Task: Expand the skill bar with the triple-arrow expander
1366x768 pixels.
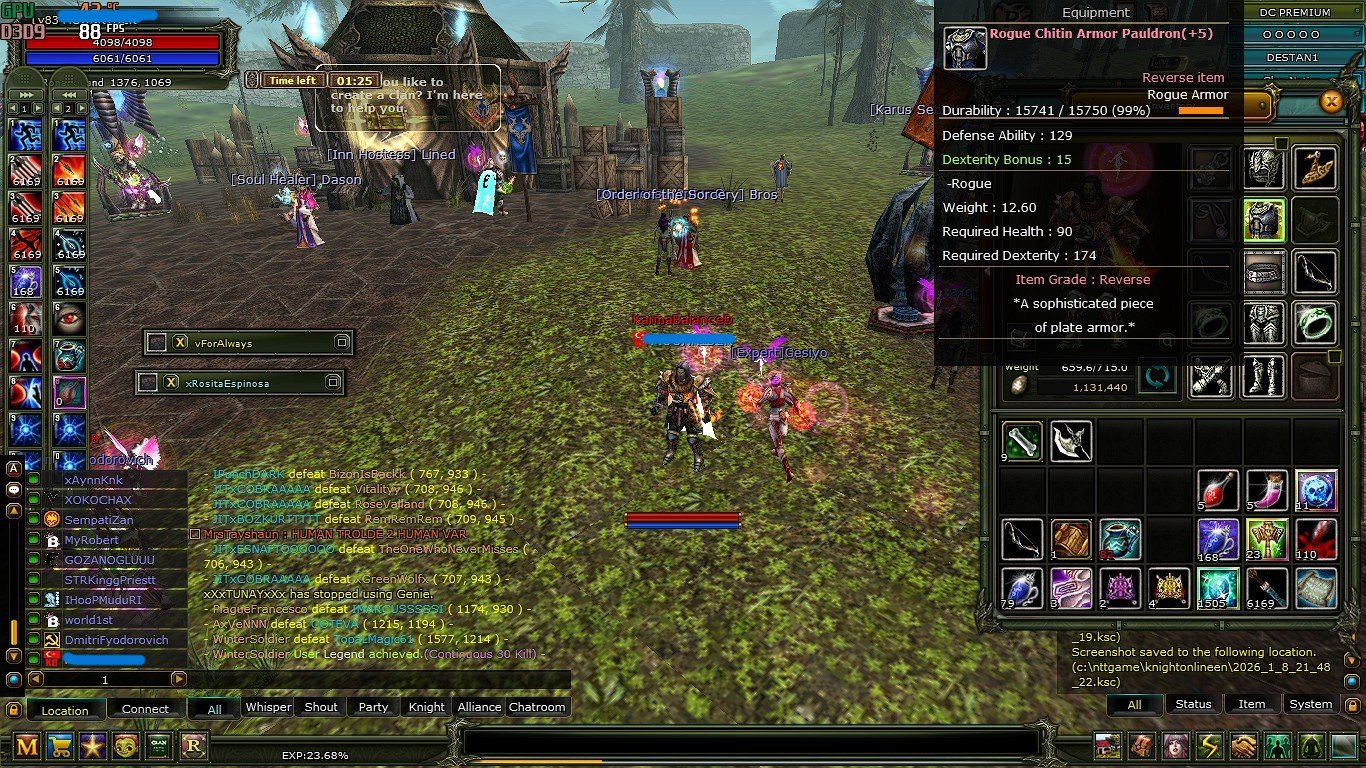Action: pyautogui.click(x=25, y=93)
